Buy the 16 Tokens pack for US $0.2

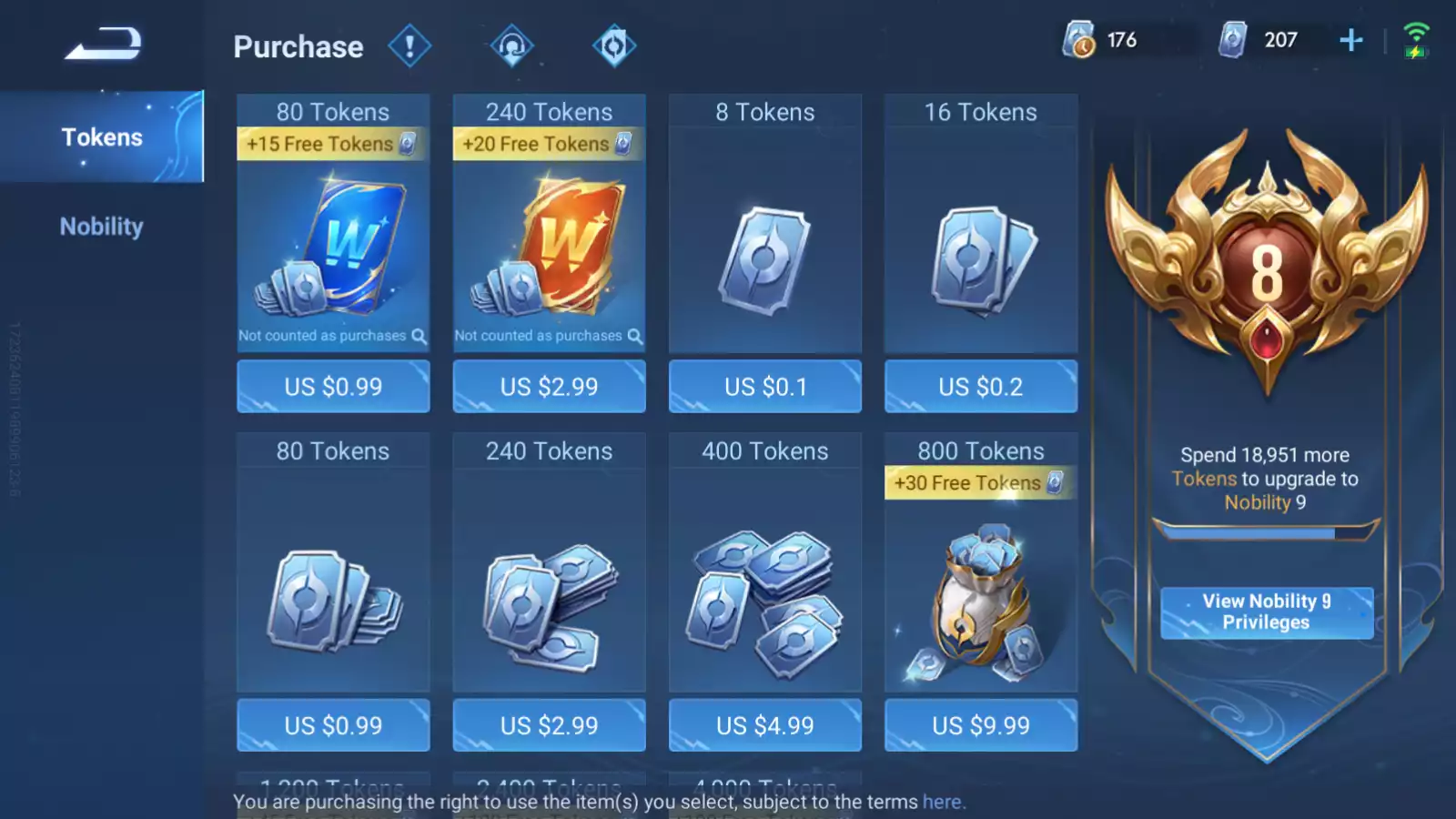tap(980, 387)
